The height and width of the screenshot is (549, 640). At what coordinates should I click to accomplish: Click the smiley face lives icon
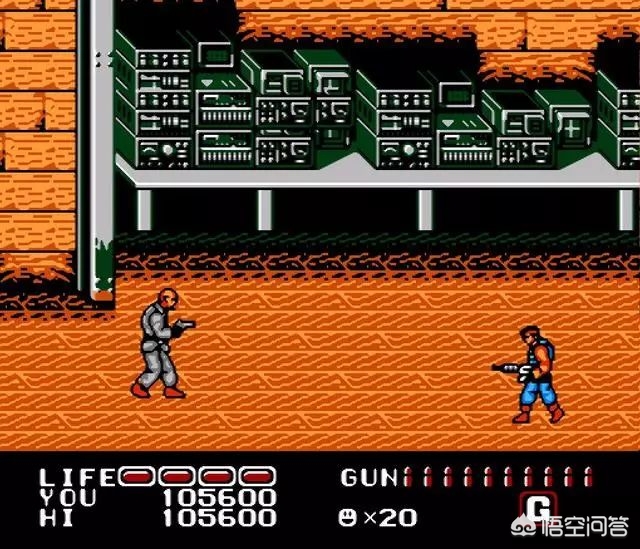pos(349,517)
